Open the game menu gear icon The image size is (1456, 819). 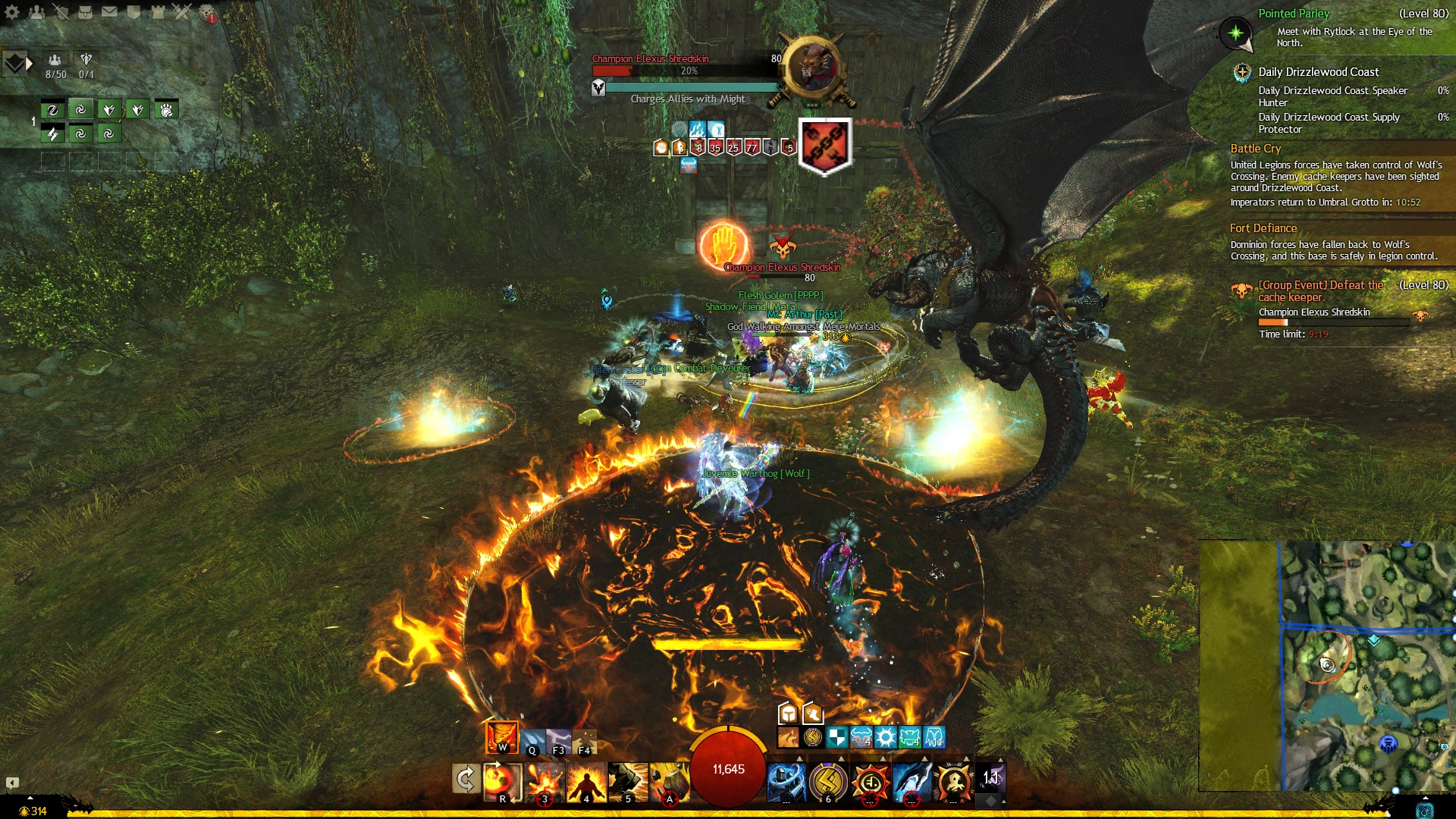click(11, 11)
